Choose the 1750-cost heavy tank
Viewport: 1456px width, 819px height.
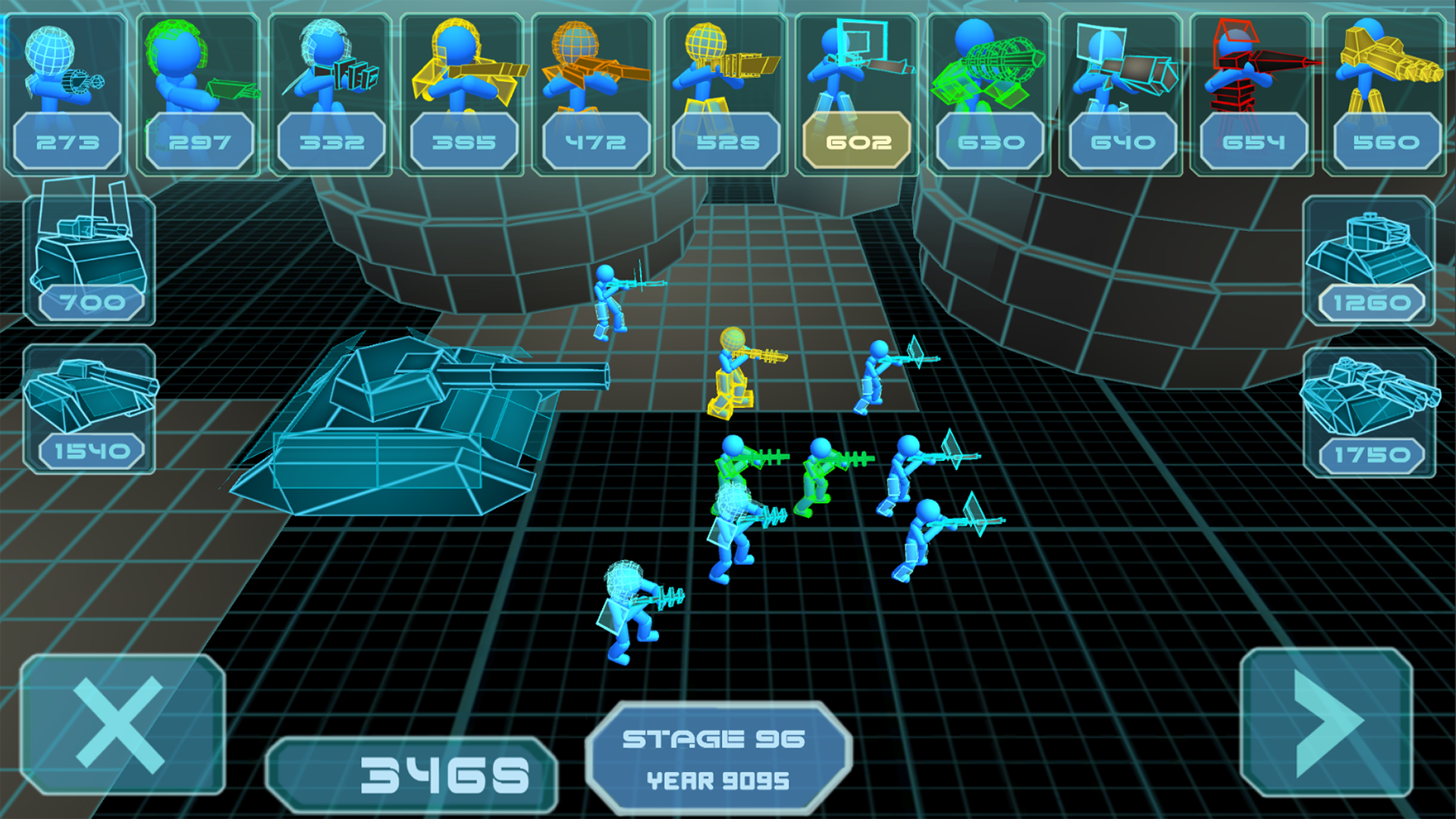tap(1370, 413)
